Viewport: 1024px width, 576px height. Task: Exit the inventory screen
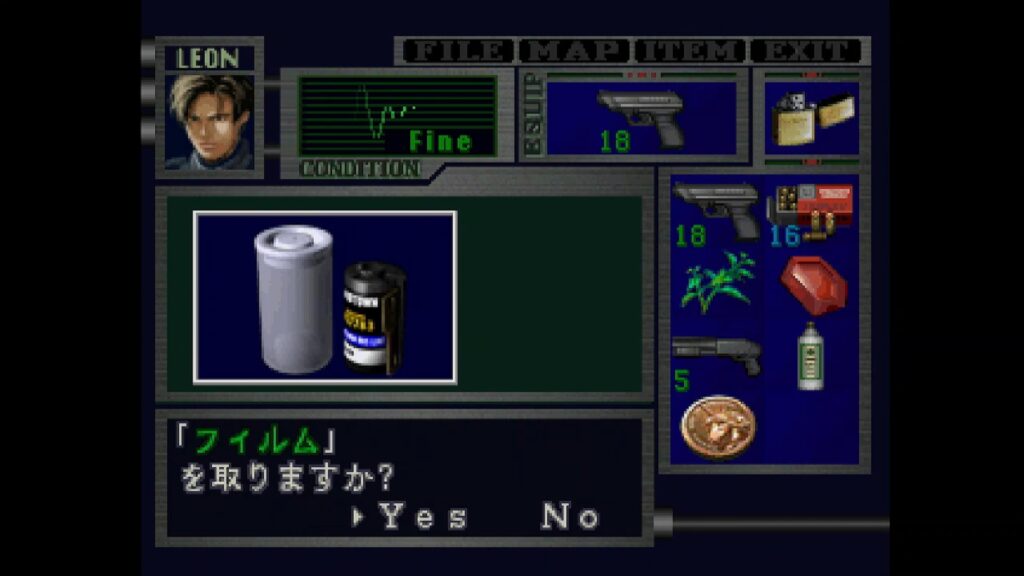tap(807, 51)
